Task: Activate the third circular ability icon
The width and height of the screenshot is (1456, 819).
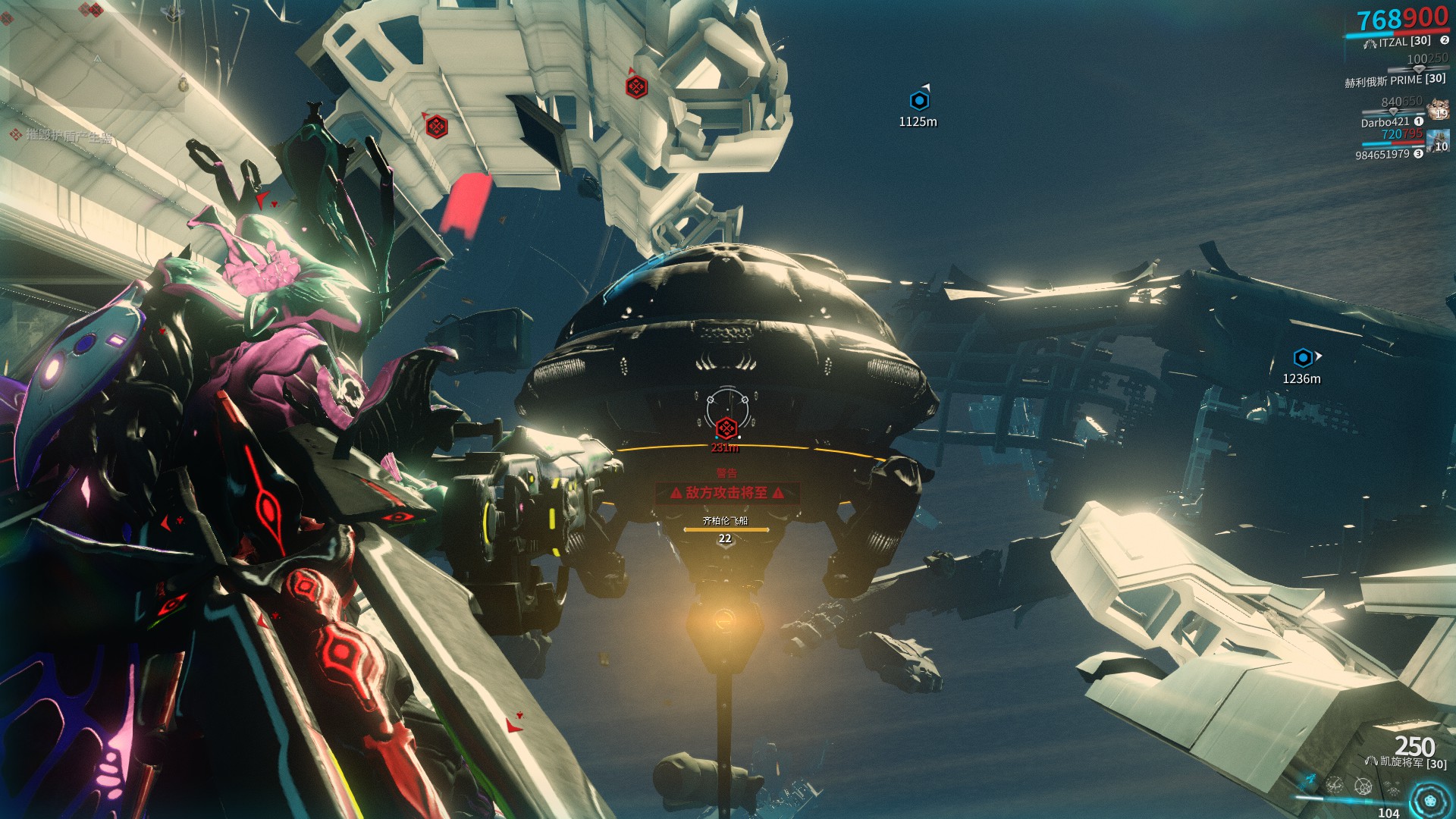Action: pos(1363,786)
